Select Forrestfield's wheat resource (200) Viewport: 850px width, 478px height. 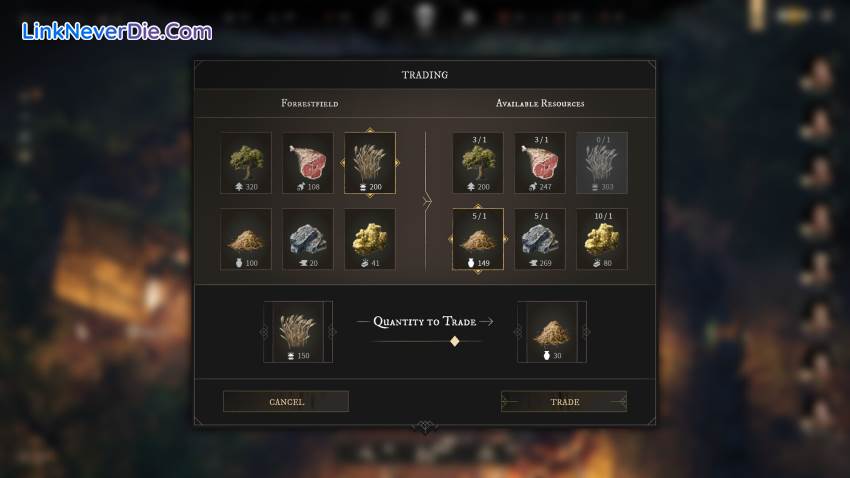point(370,163)
